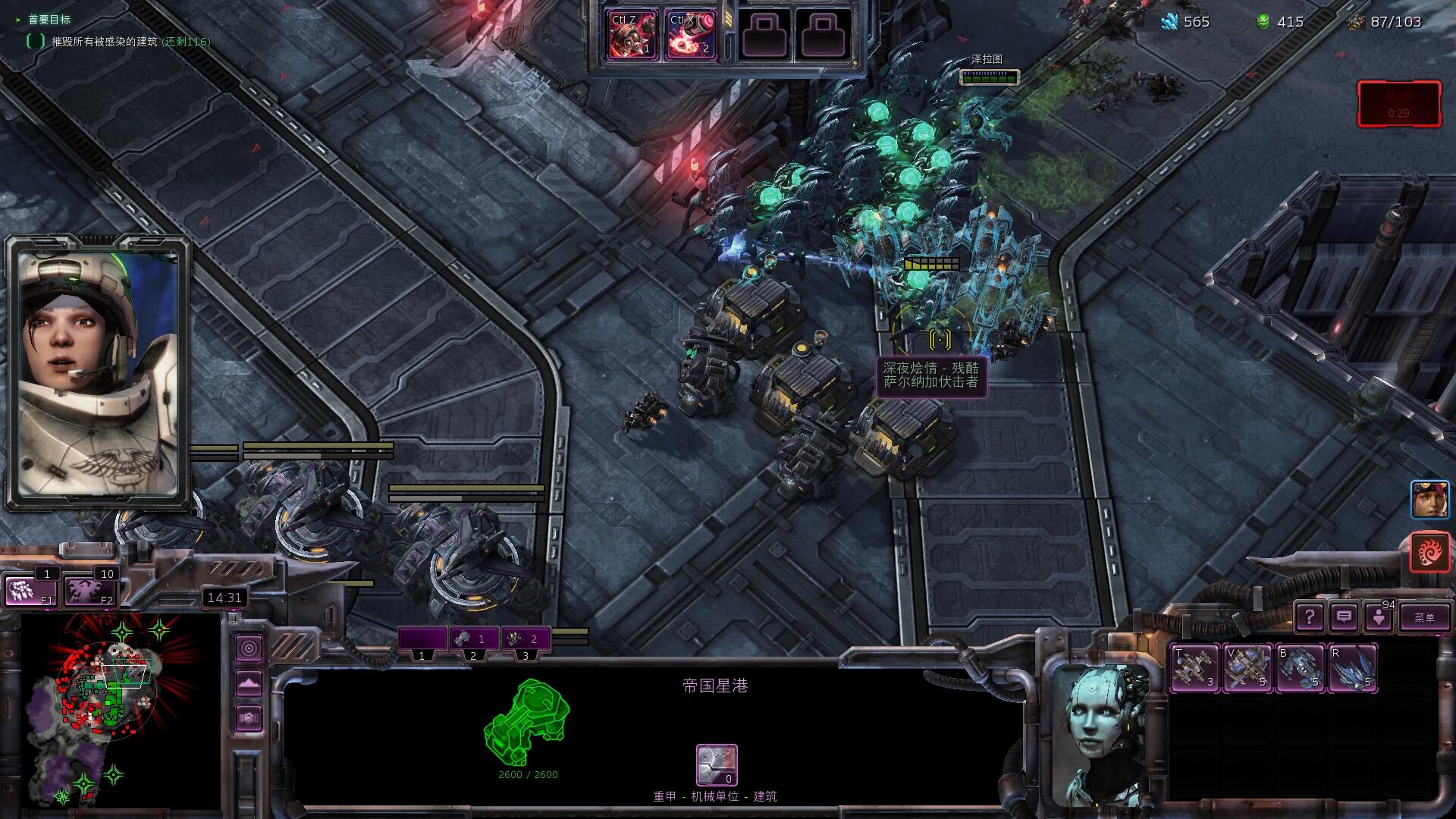Click the starport armor upgrade icon
Viewport: 1456px width, 819px height.
coord(717,764)
